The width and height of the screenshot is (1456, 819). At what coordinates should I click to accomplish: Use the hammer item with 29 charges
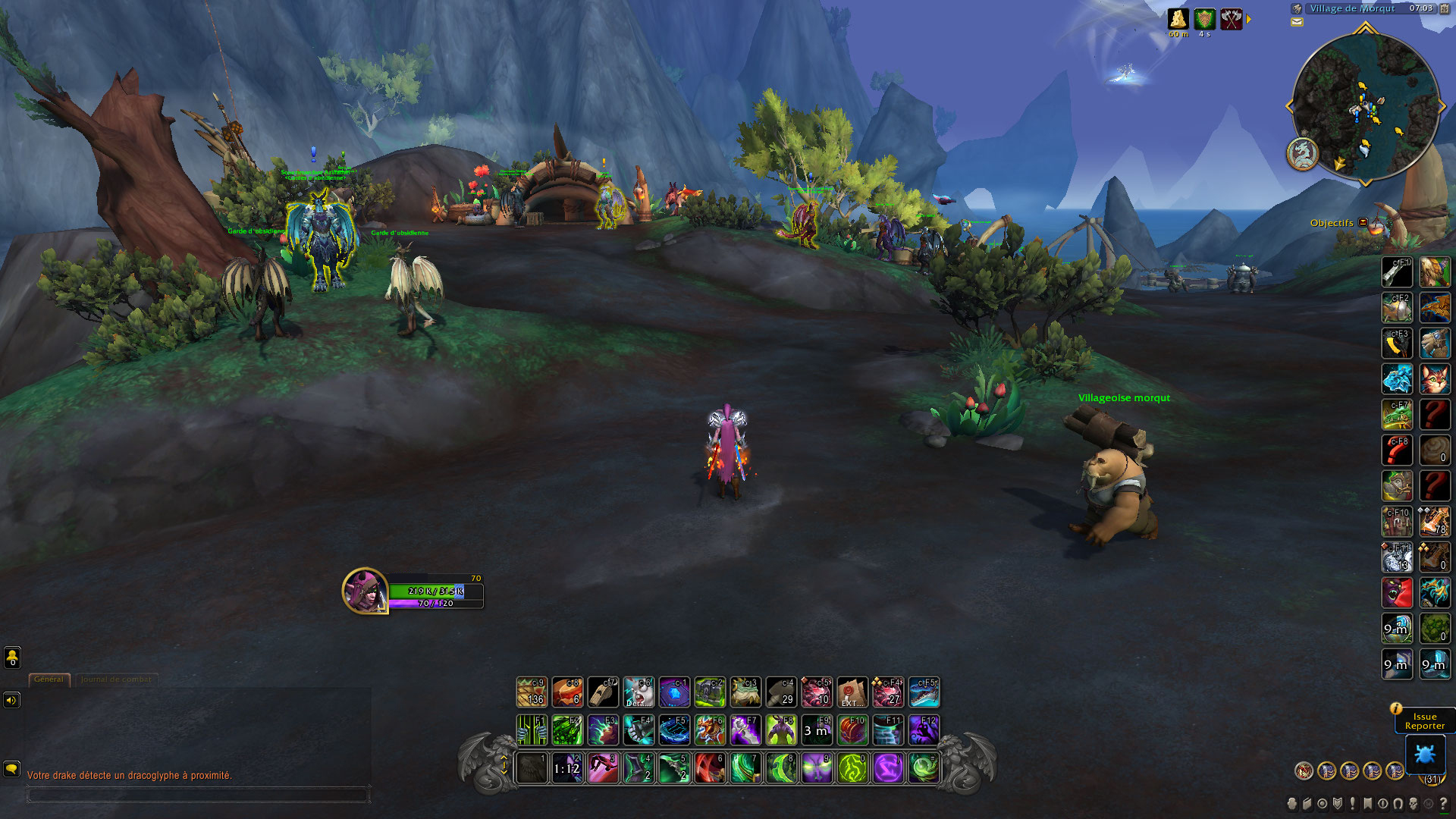(x=780, y=692)
